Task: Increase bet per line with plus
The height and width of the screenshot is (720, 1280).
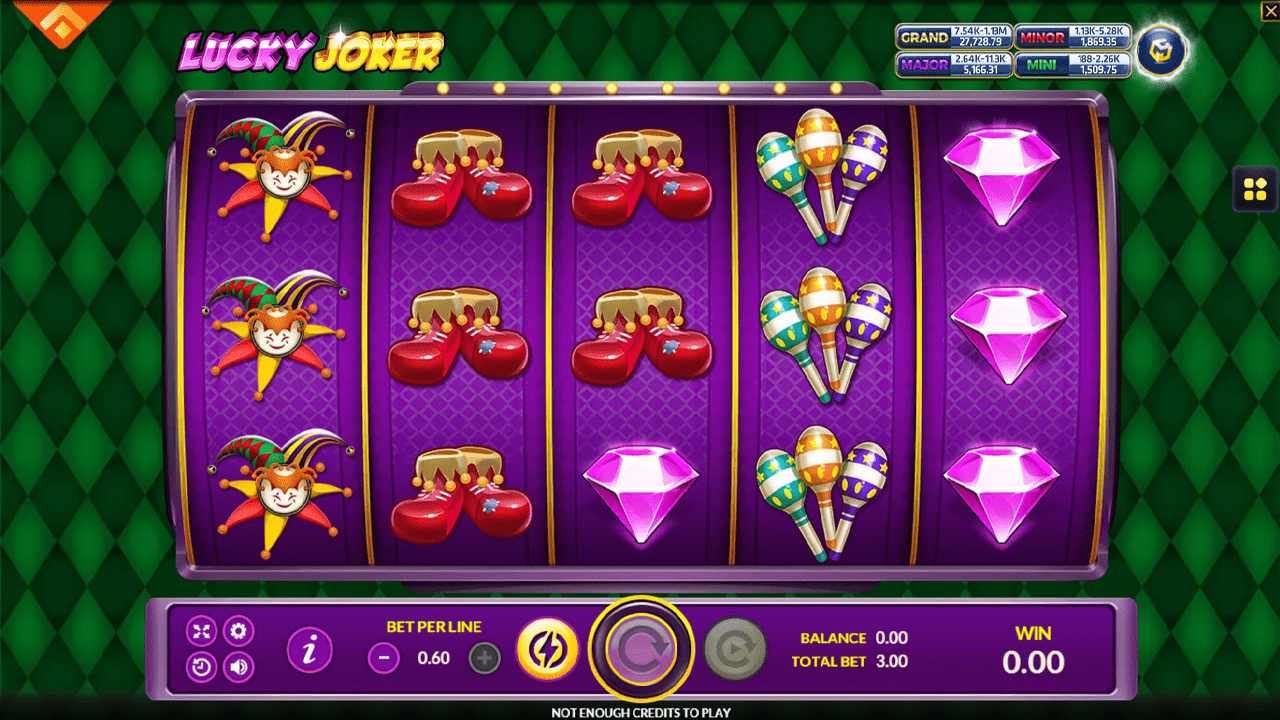Action: pos(481,659)
